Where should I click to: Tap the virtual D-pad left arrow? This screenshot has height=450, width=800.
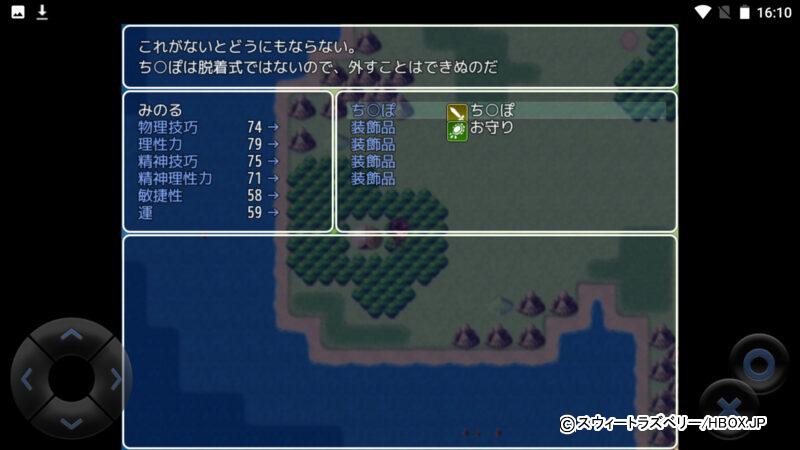pyautogui.click(x=27, y=379)
